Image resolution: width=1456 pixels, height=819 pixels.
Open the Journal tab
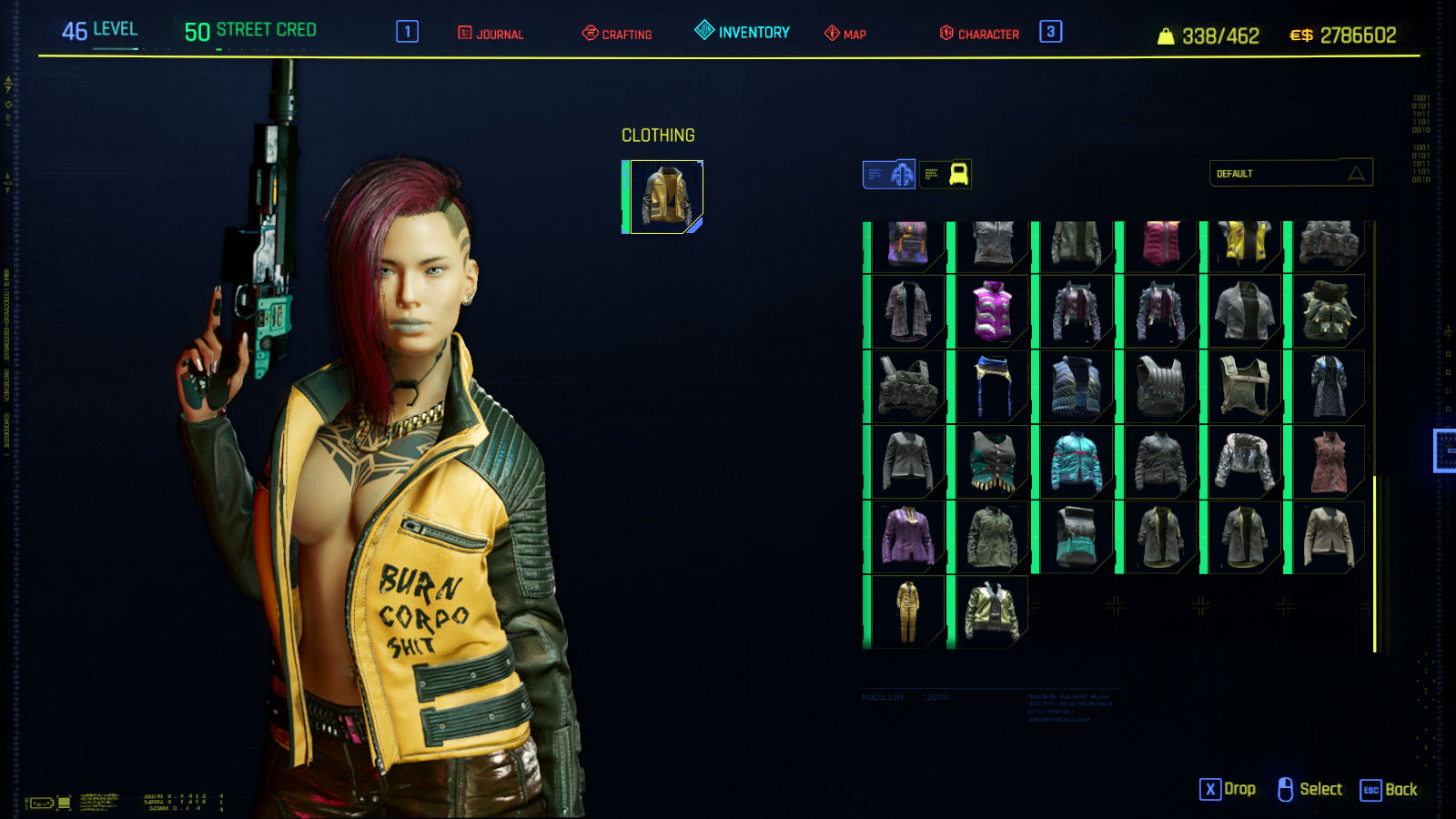coord(490,34)
